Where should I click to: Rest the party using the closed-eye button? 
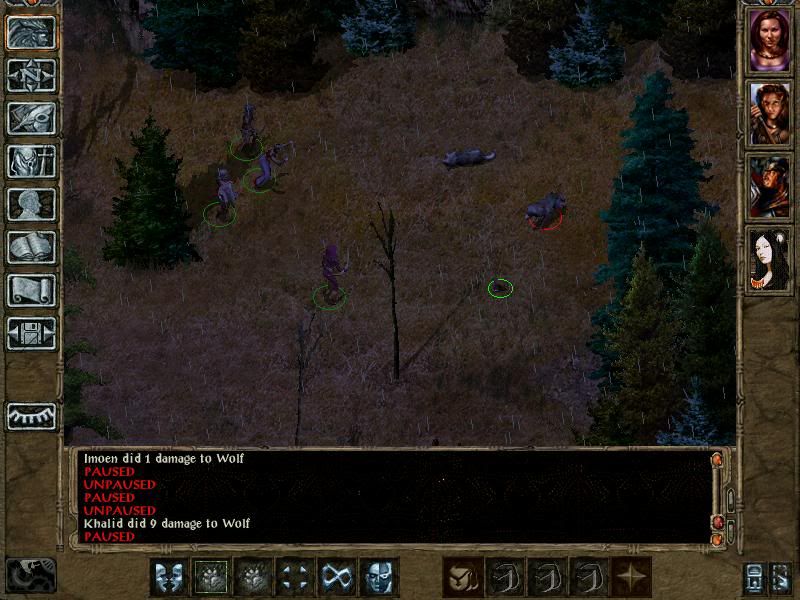[31, 415]
